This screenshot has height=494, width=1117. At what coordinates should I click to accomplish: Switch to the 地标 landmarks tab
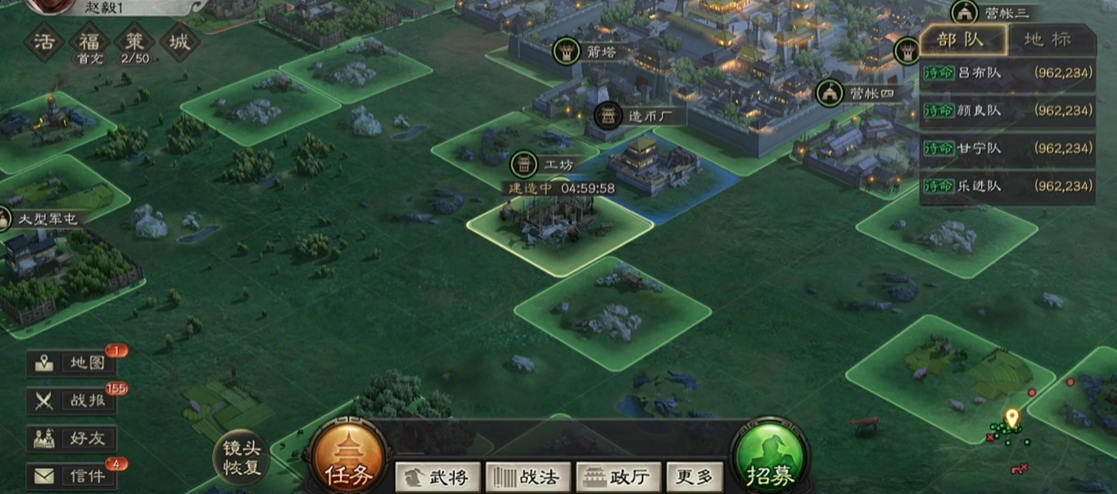click(x=1047, y=41)
